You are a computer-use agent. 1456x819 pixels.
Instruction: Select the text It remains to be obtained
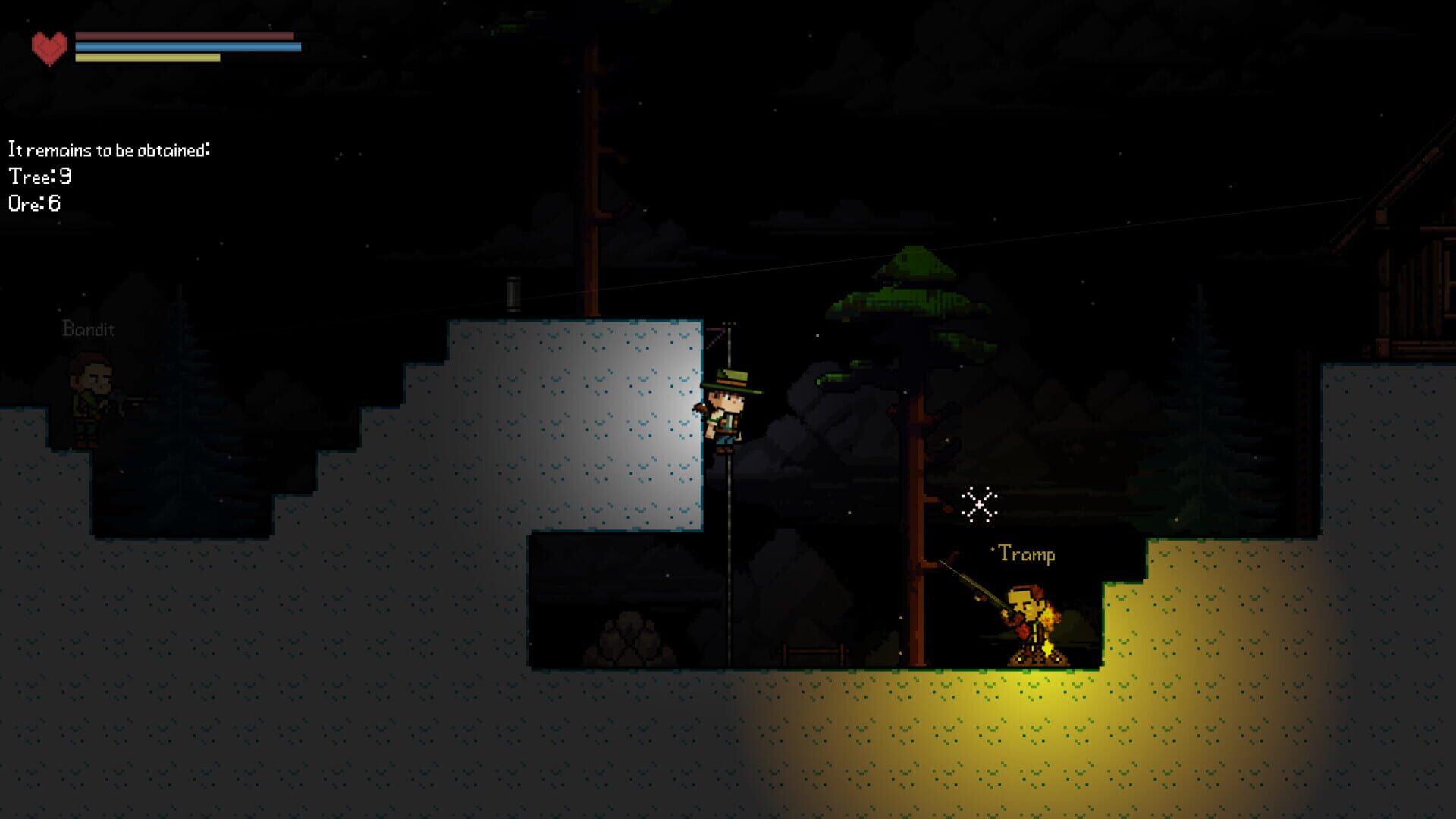(106, 149)
